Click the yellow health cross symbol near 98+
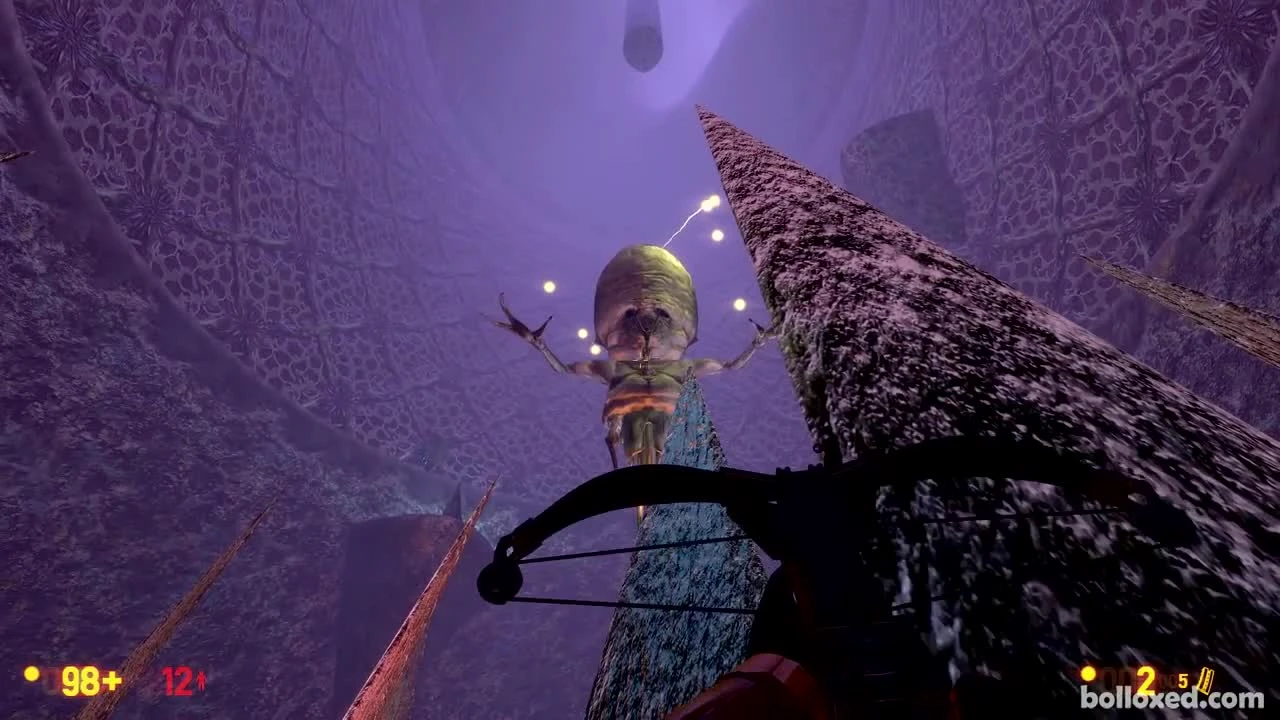The height and width of the screenshot is (720, 1280). click(x=112, y=680)
